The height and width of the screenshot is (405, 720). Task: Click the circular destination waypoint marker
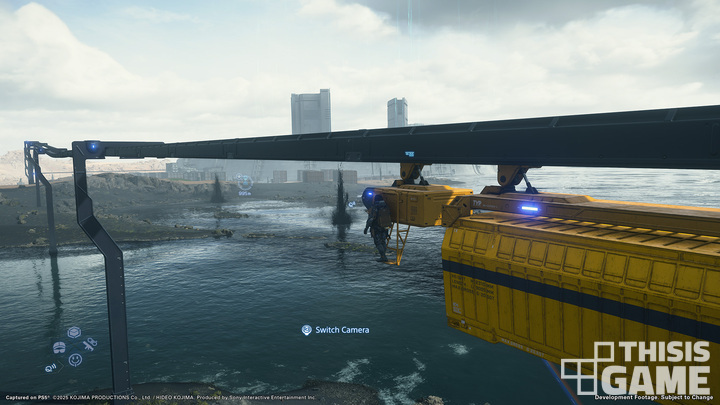tap(244, 182)
